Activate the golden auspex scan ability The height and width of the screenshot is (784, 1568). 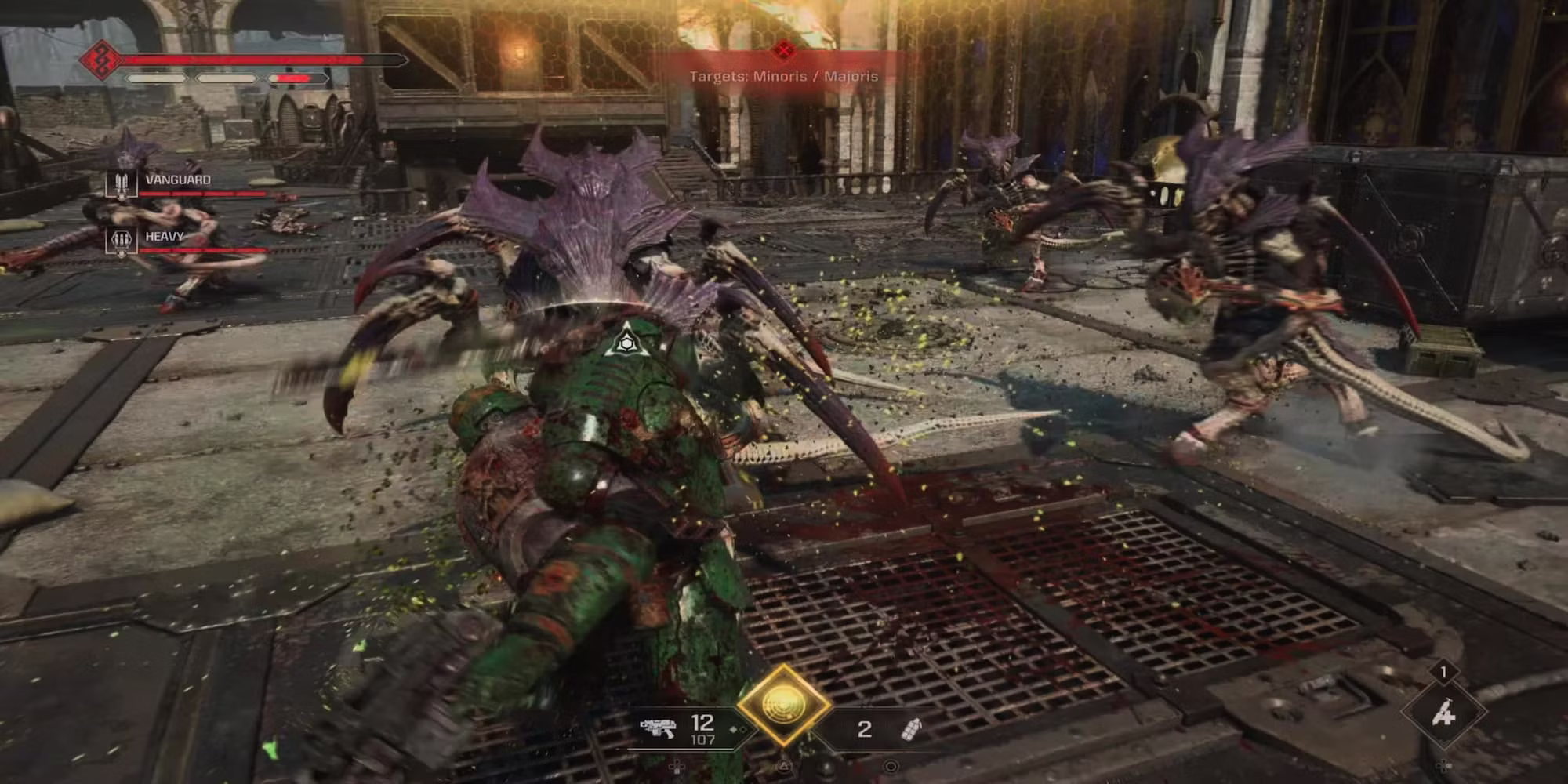click(x=782, y=704)
